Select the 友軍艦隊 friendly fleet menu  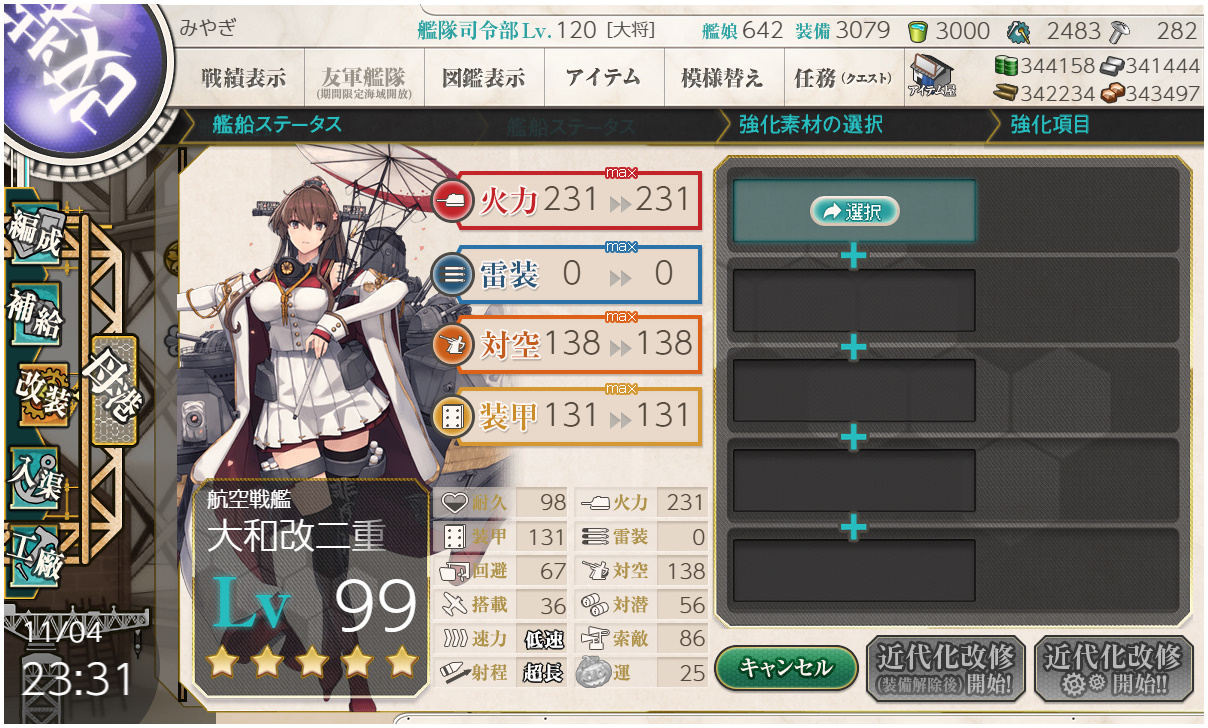coord(363,78)
